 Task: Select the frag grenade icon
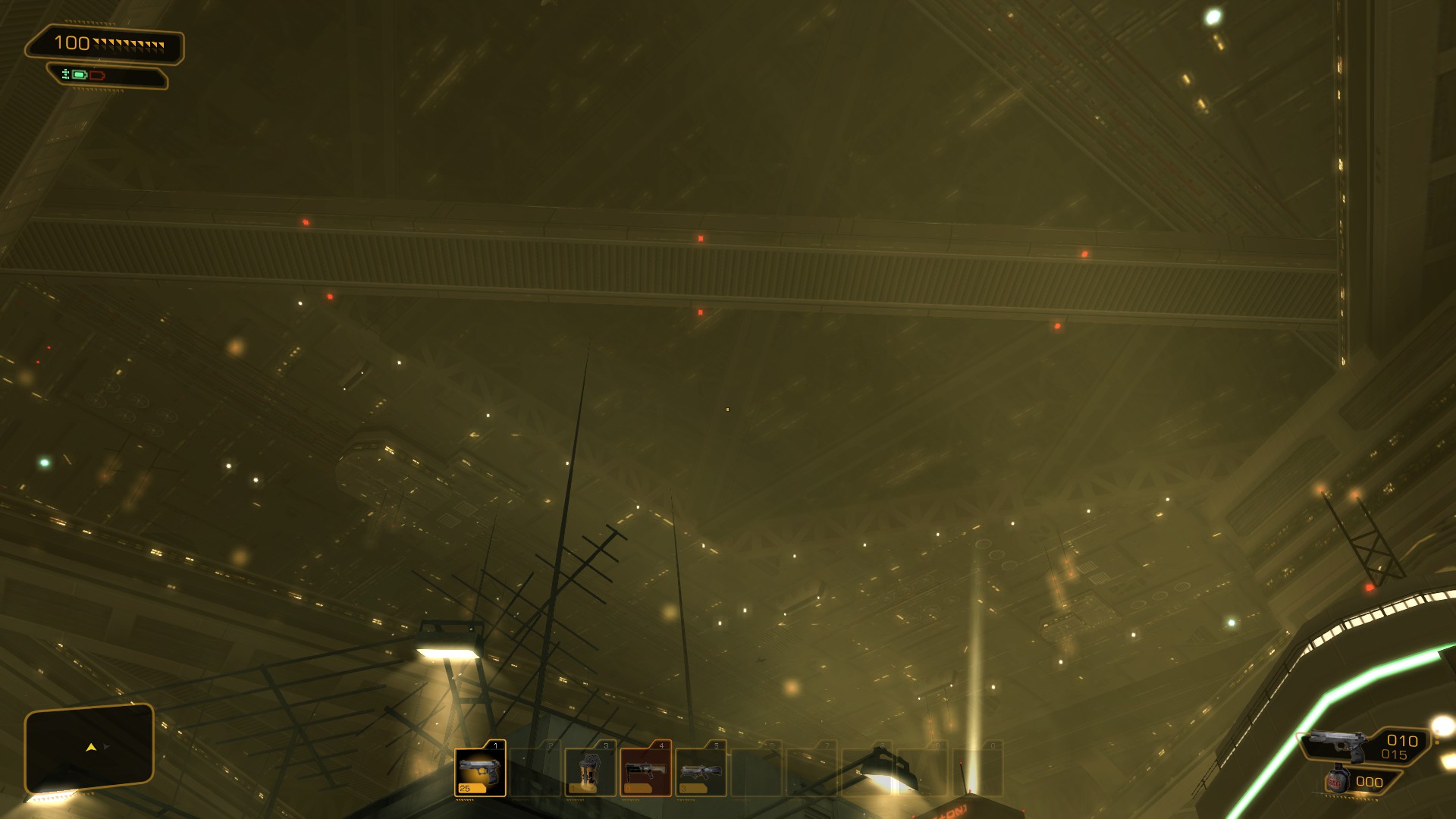(1336, 781)
